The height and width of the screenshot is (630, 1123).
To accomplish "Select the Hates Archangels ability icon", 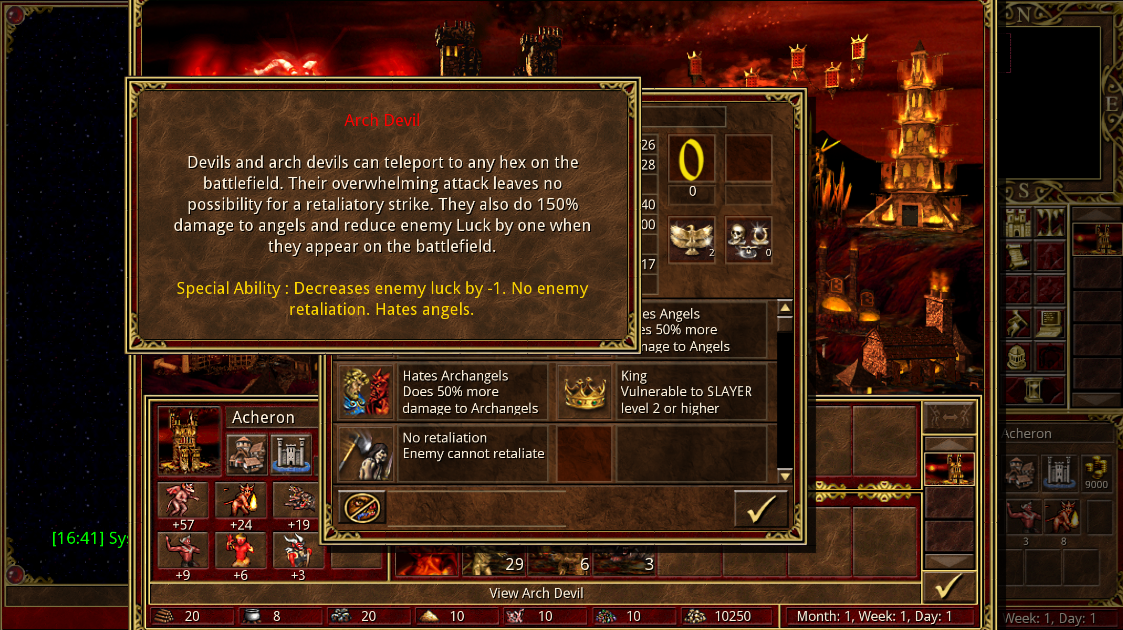I will [x=365, y=391].
